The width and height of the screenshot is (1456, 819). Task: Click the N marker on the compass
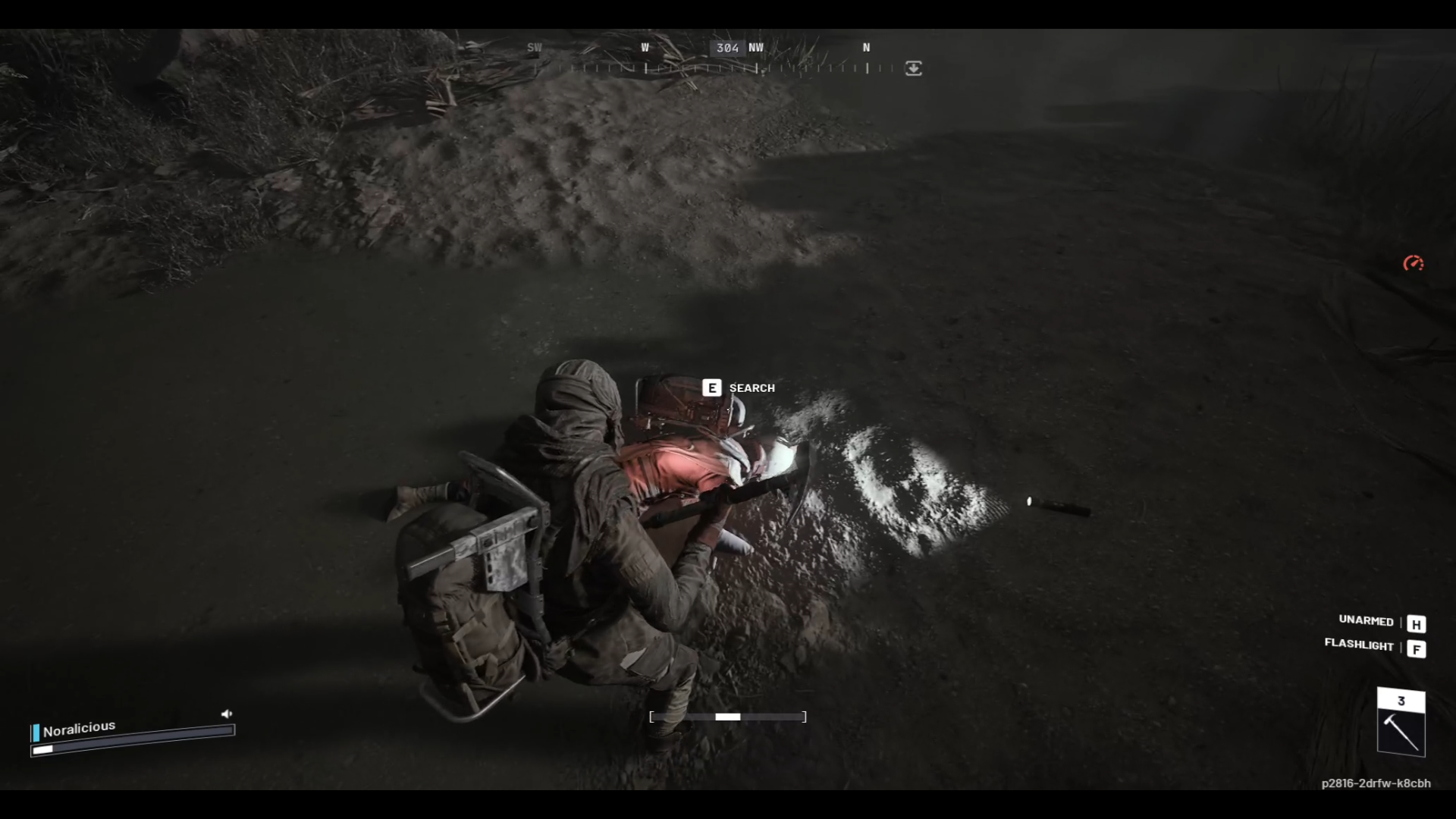click(865, 47)
